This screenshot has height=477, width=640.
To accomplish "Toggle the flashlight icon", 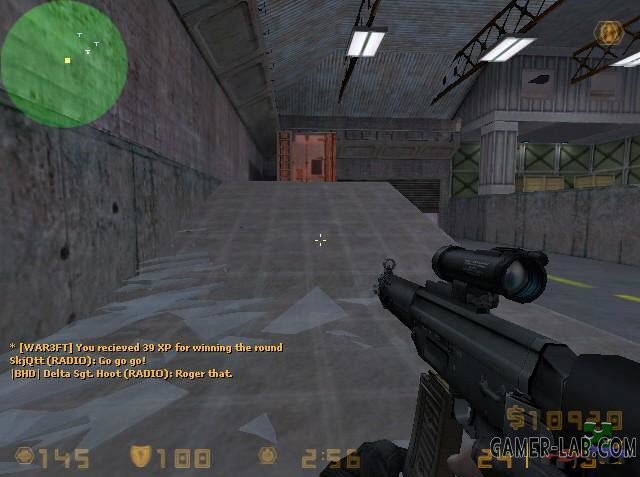I will (606, 33).
